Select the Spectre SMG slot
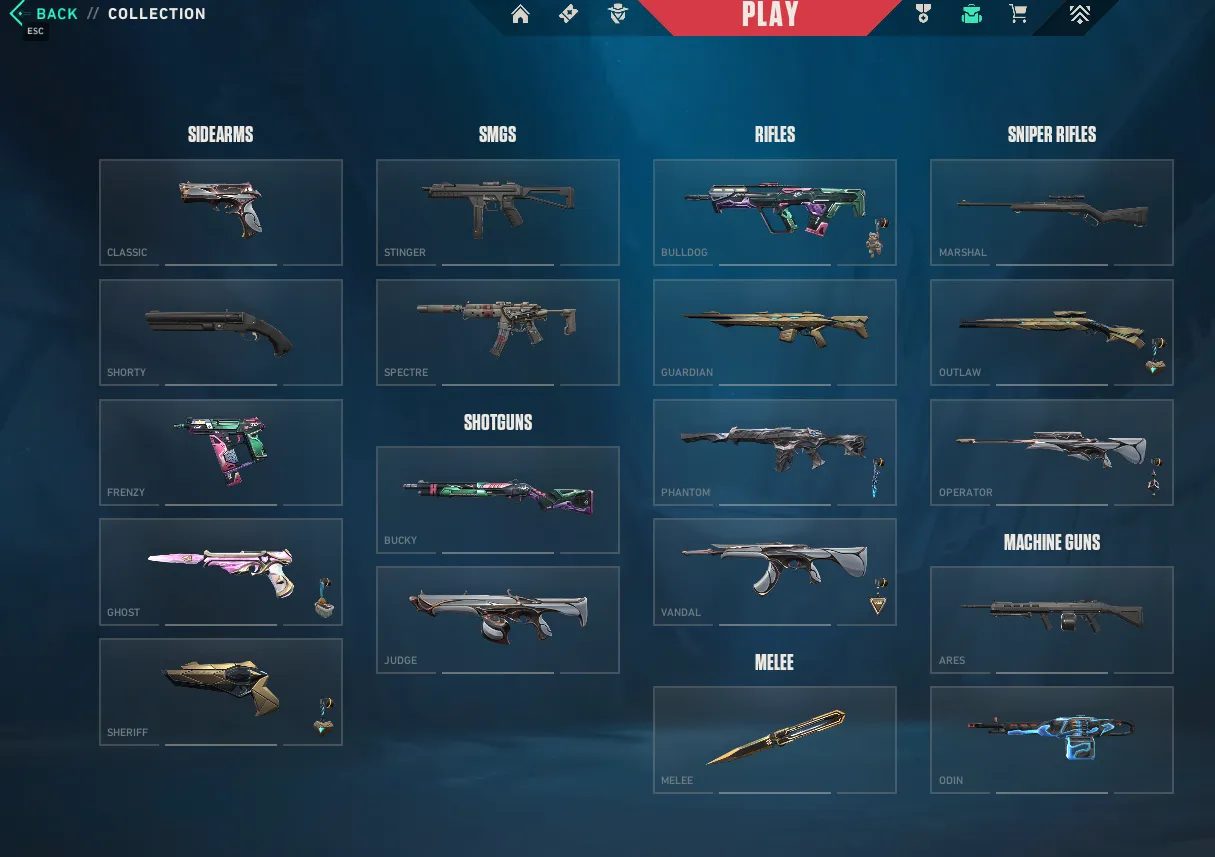This screenshot has height=857, width=1215. (x=498, y=332)
